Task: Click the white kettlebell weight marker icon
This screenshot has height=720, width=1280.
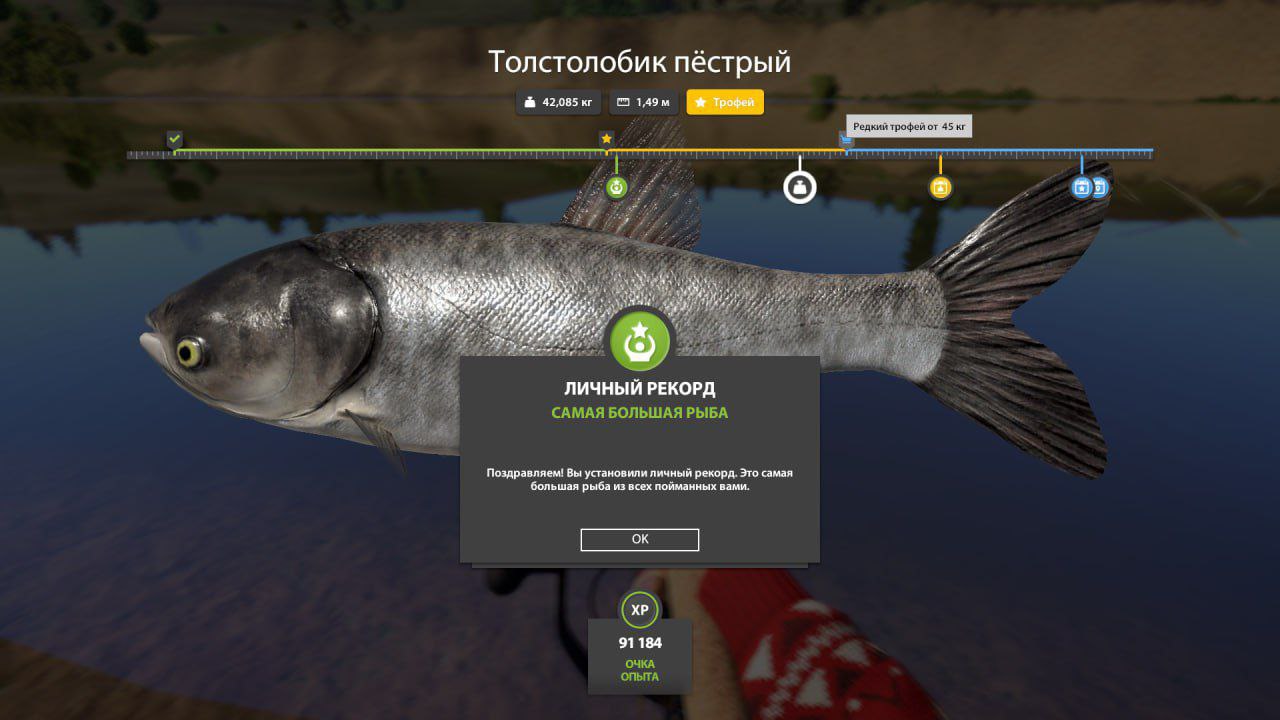Action: click(x=799, y=186)
